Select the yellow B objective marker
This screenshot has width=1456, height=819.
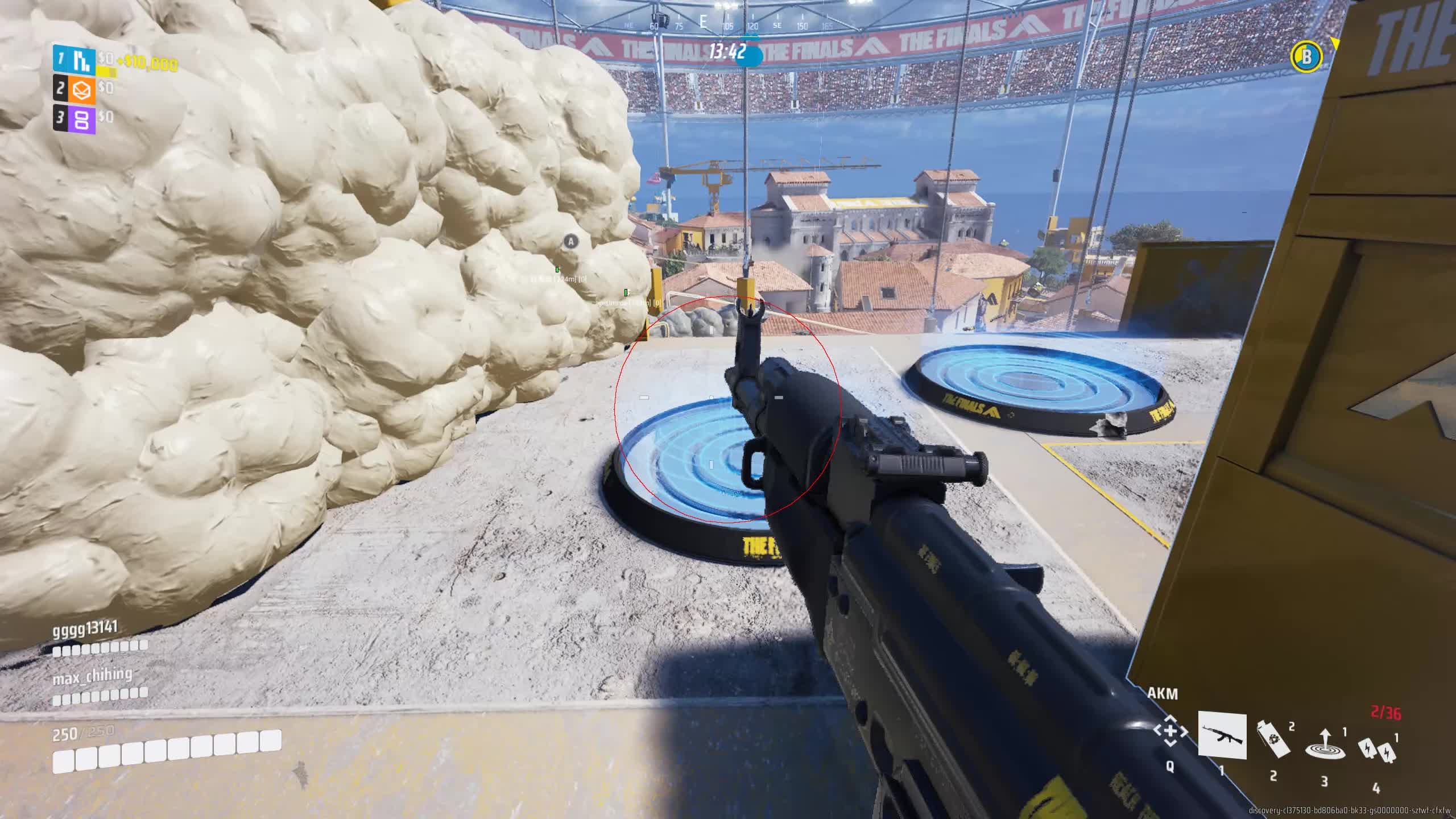(1306, 56)
